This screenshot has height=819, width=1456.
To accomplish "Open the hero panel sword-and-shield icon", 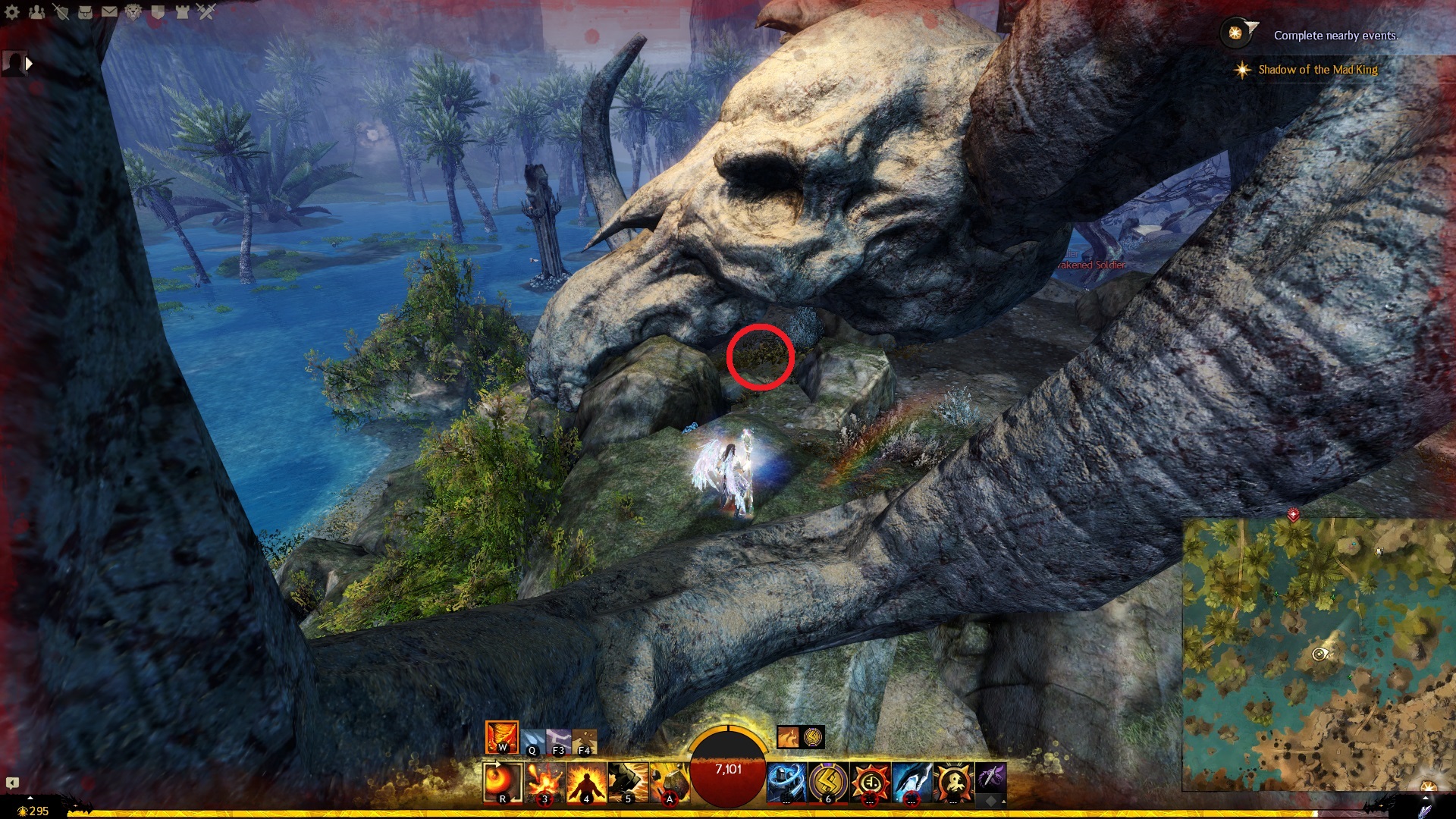I will [61, 12].
